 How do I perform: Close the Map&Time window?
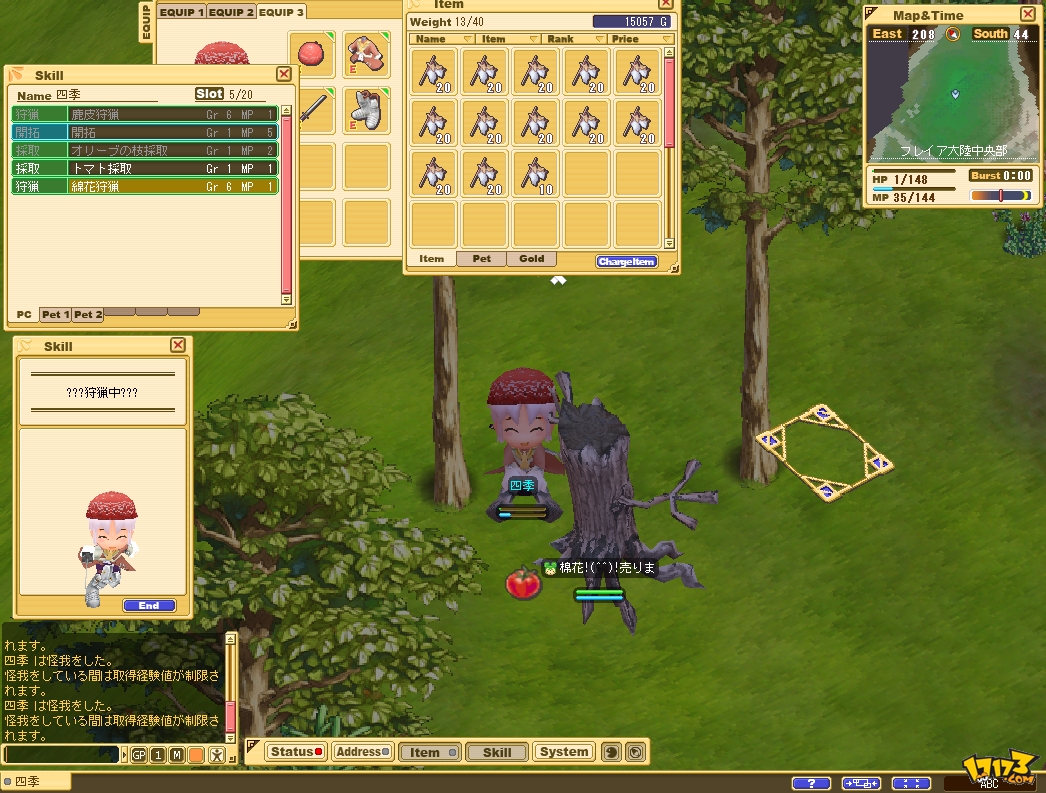(1028, 14)
